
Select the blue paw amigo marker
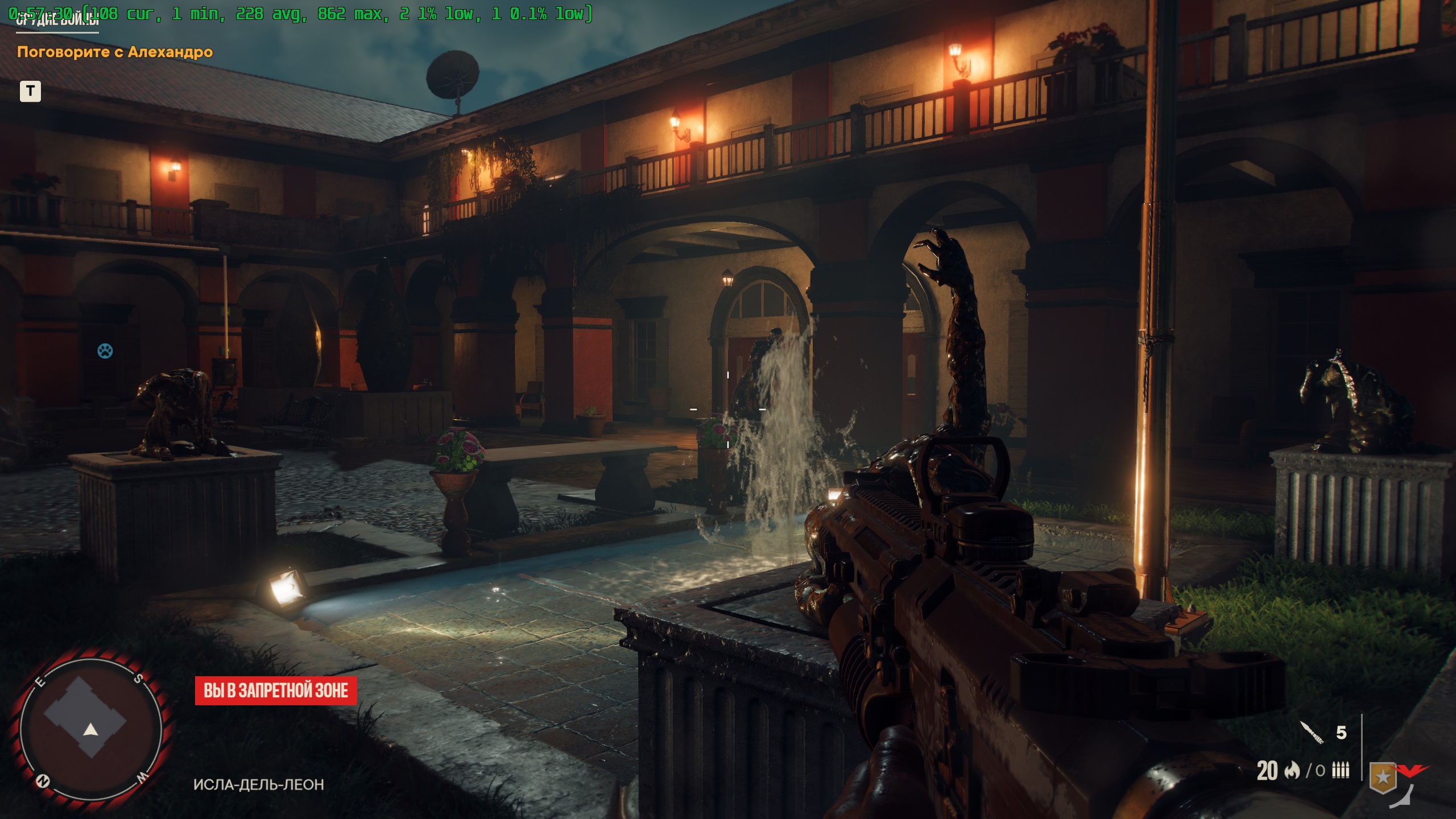click(x=105, y=351)
